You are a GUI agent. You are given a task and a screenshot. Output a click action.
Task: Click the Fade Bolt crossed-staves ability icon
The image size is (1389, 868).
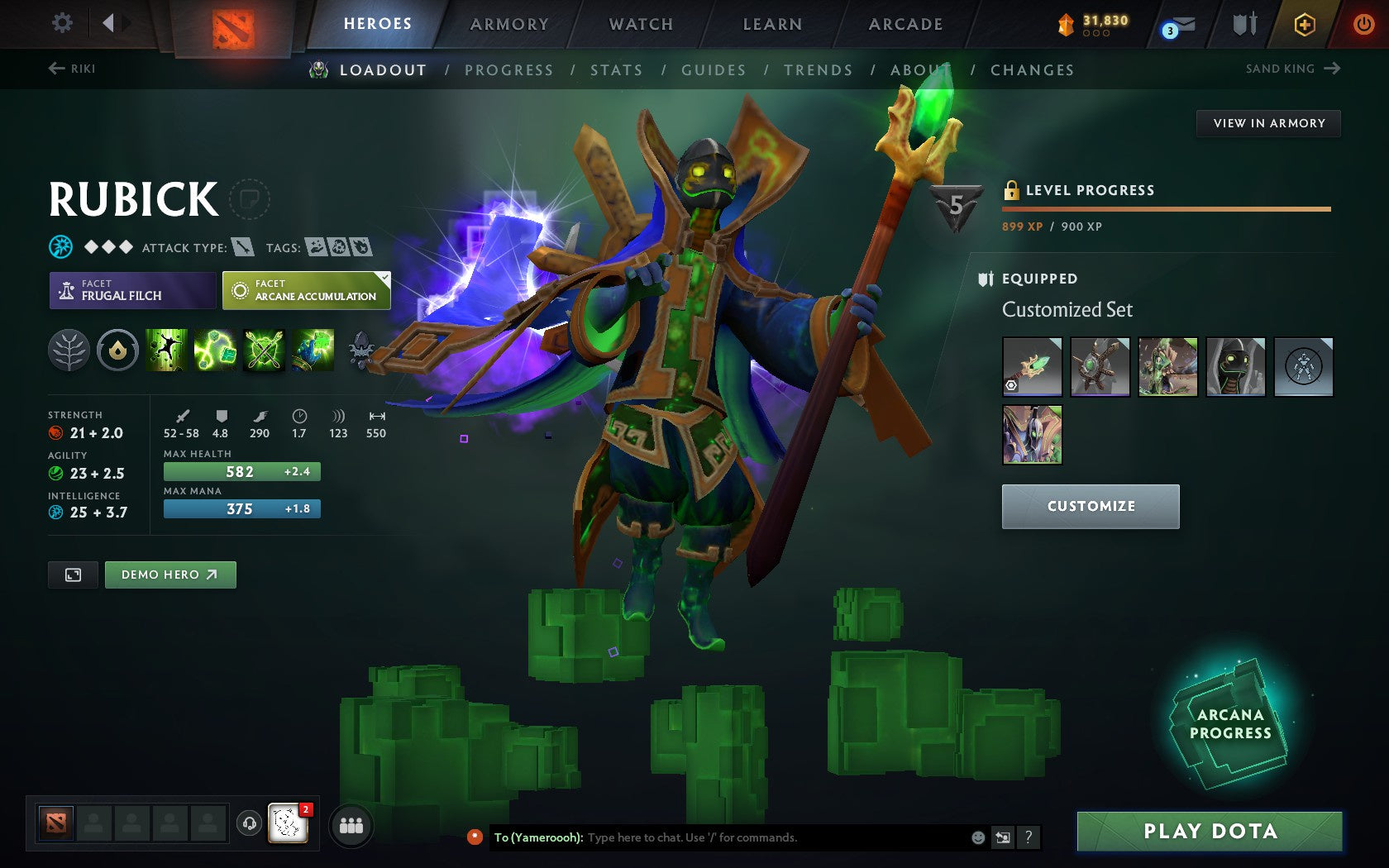[261, 351]
